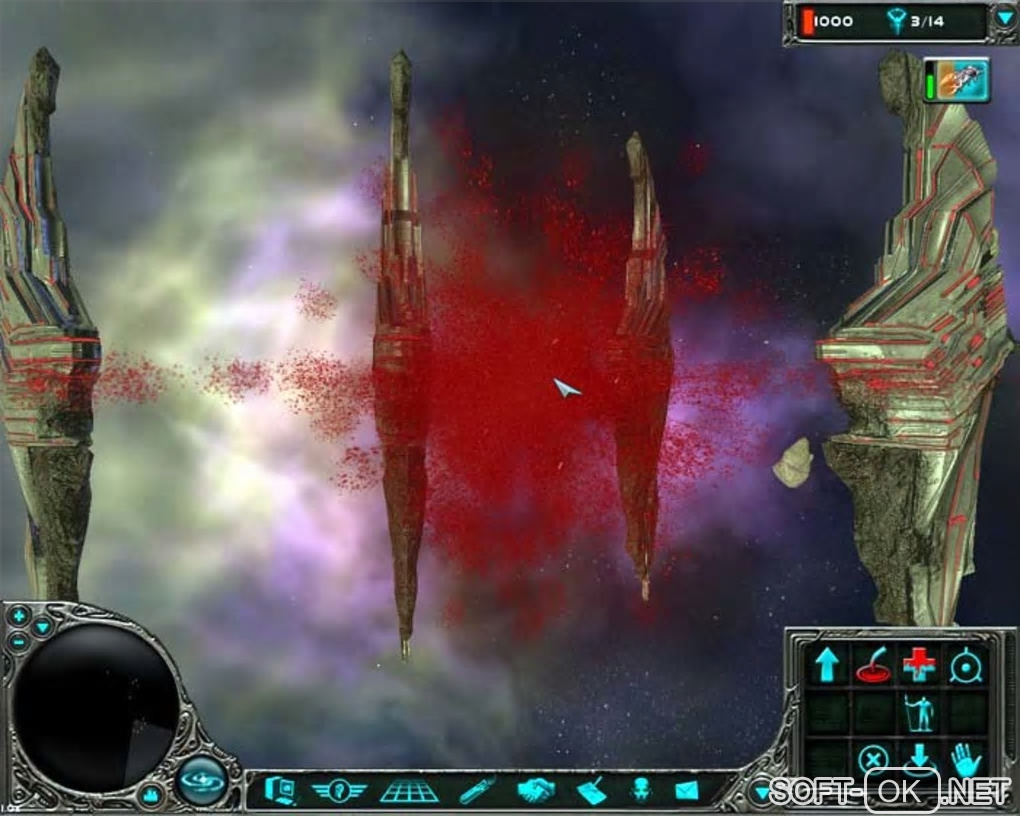Choose the red cross repair command

click(918, 665)
